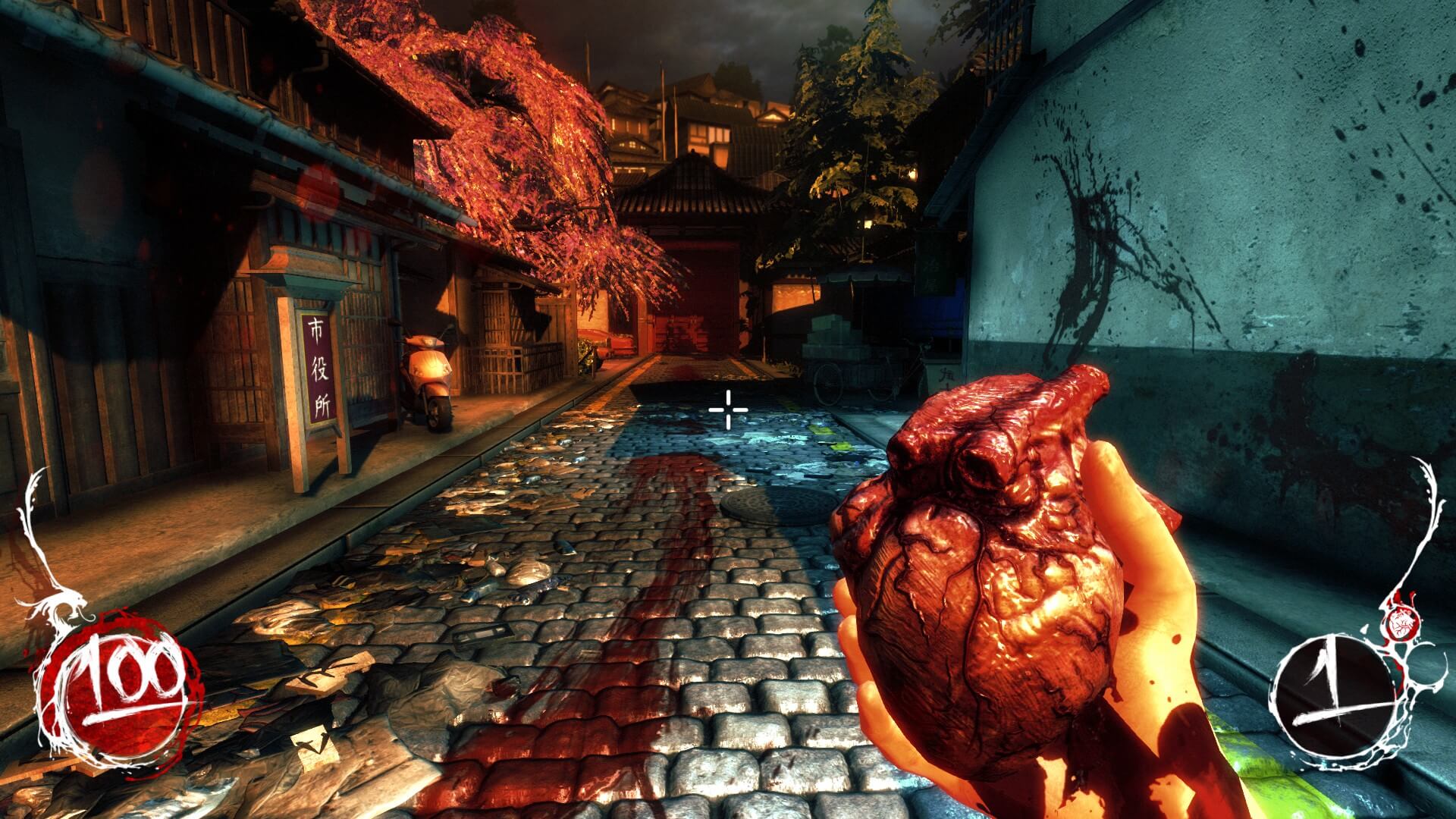Image resolution: width=1456 pixels, height=819 pixels.
Task: Click the crosshair at screen center
Action: click(726, 409)
